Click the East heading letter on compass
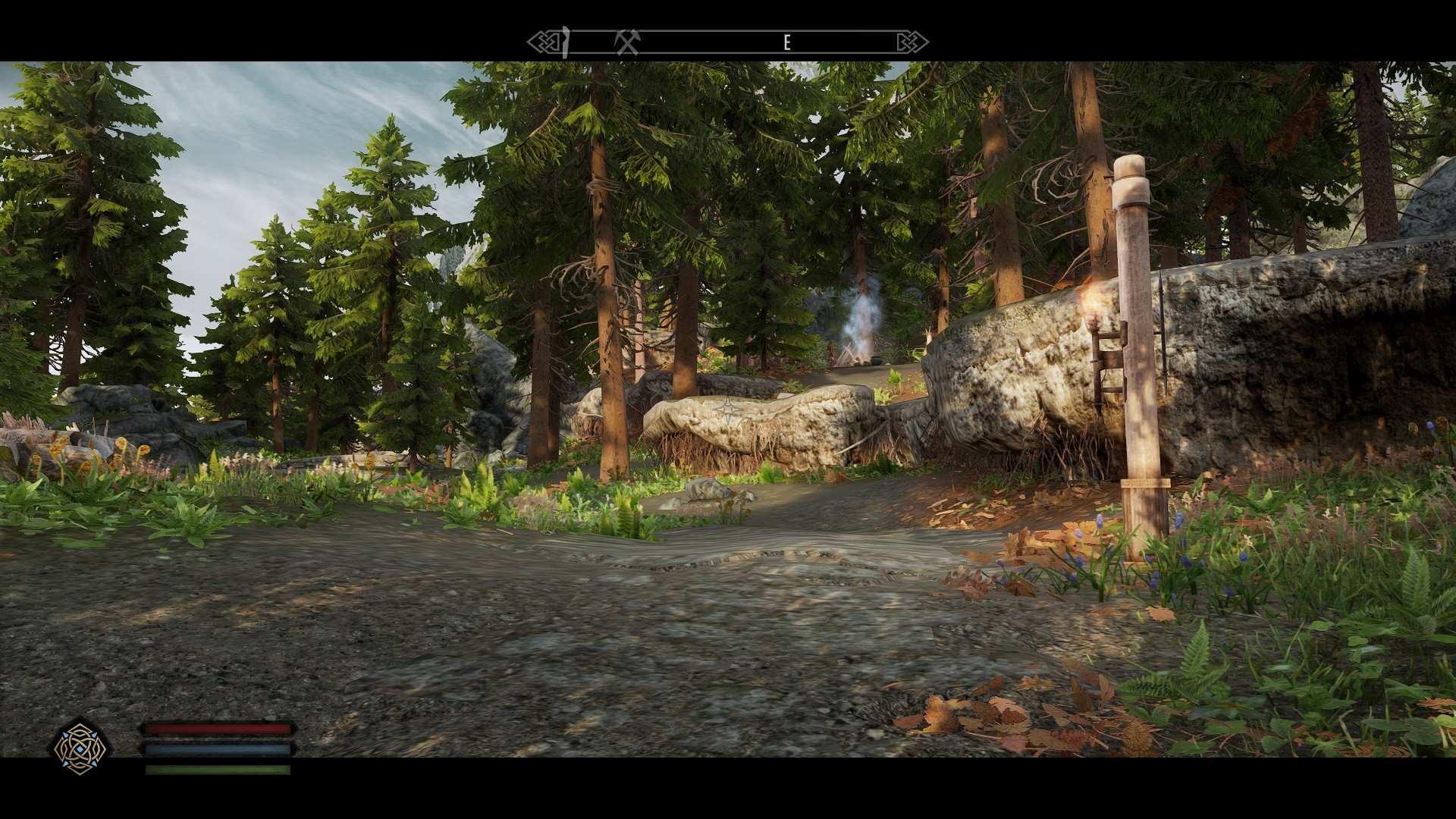The width and height of the screenshot is (1456, 819). [x=786, y=43]
